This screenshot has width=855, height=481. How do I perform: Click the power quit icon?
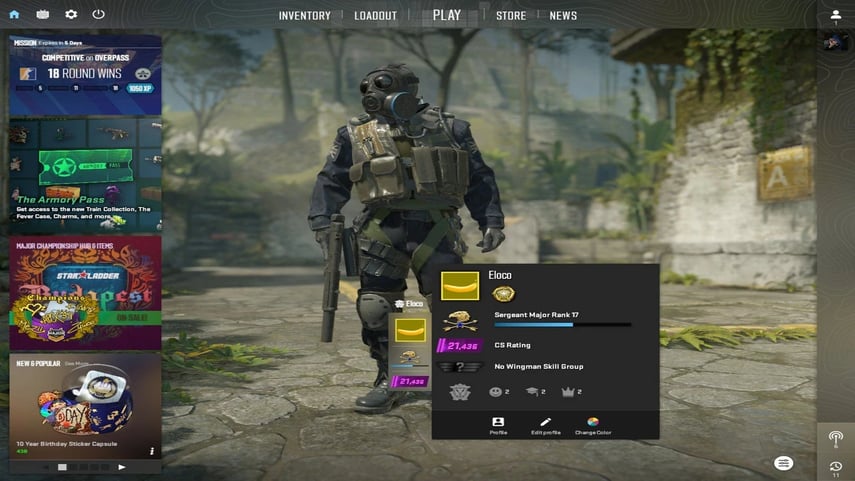point(98,15)
